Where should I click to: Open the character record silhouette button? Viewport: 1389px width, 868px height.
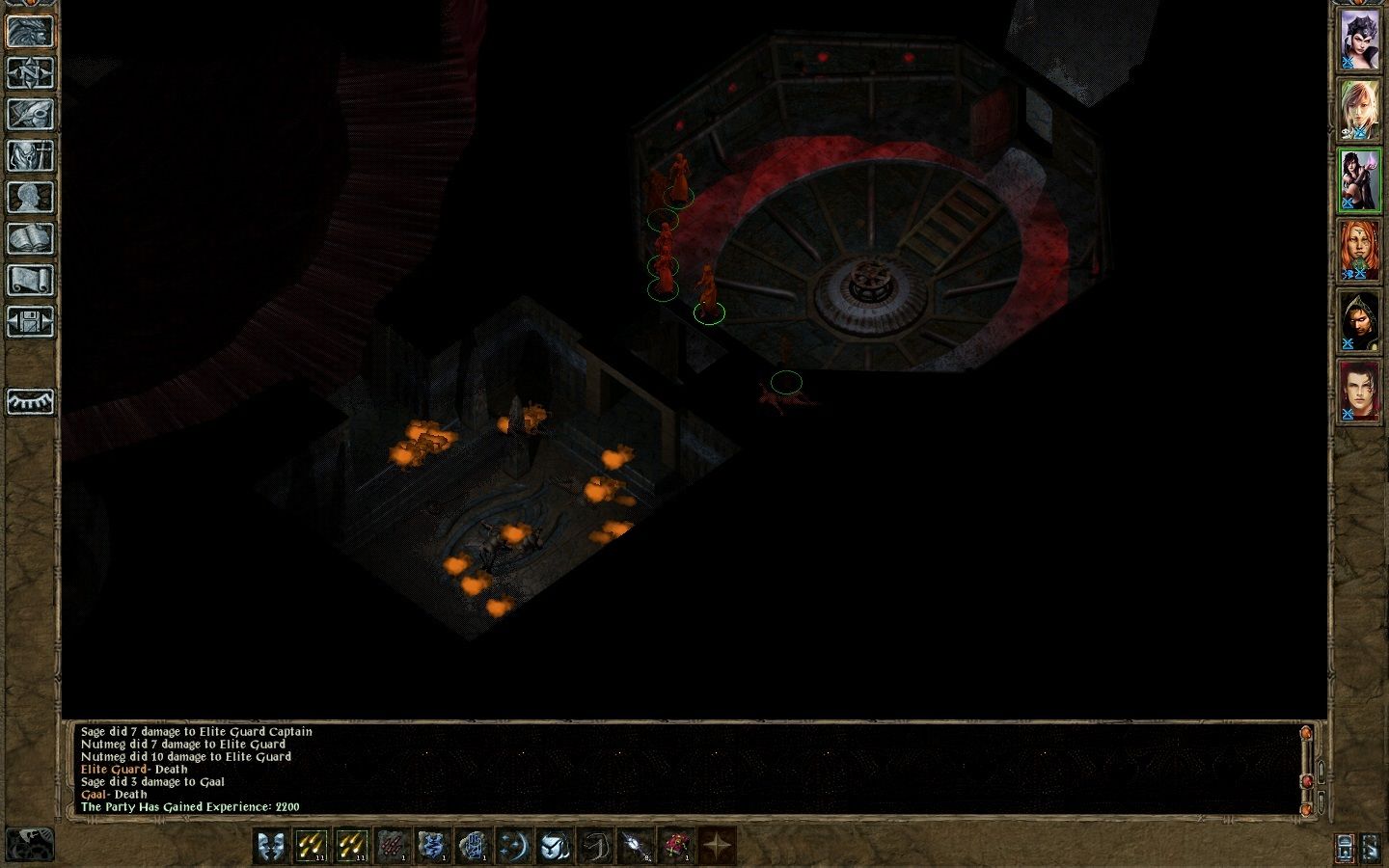(x=30, y=197)
